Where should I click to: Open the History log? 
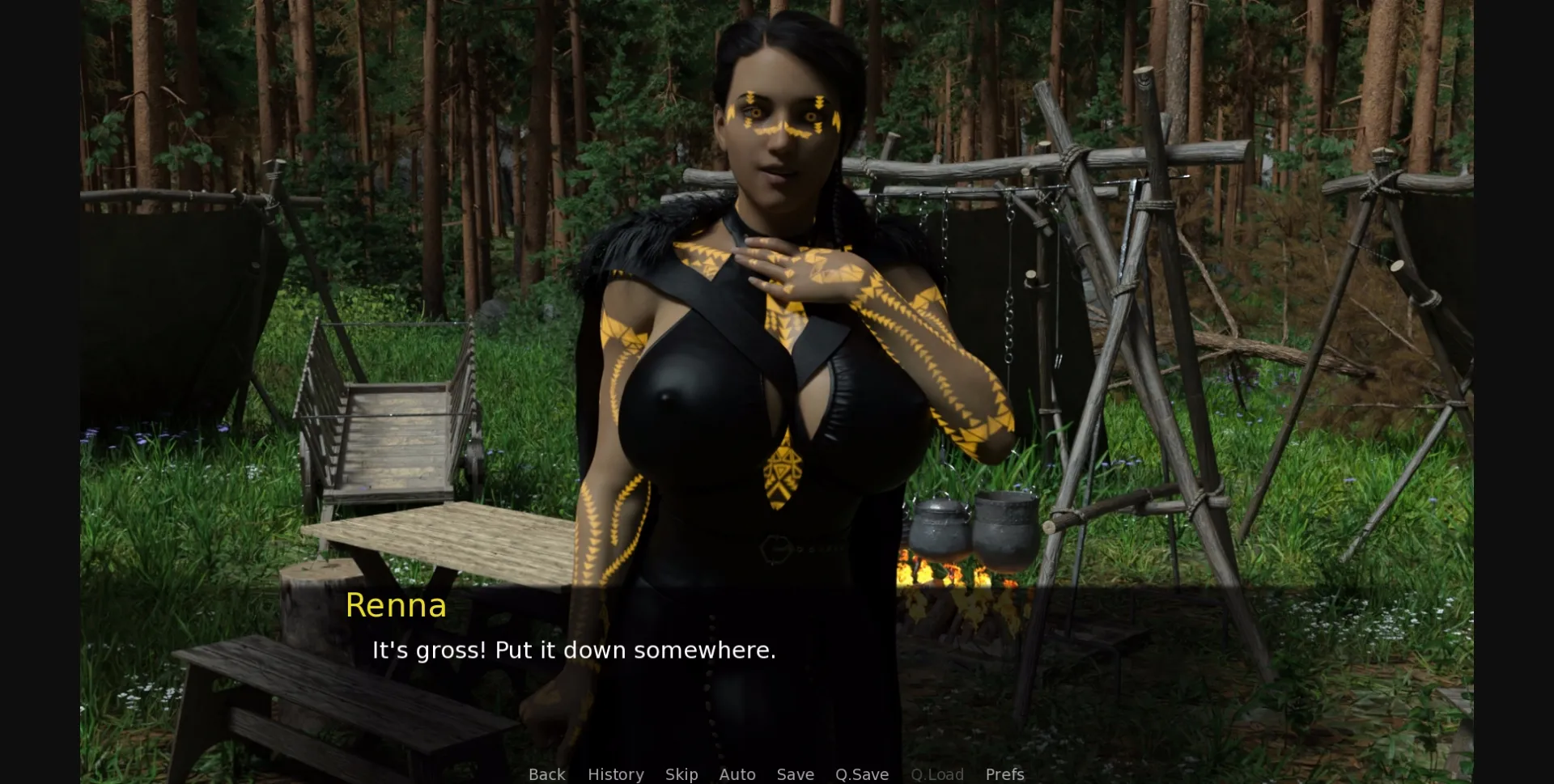point(615,774)
